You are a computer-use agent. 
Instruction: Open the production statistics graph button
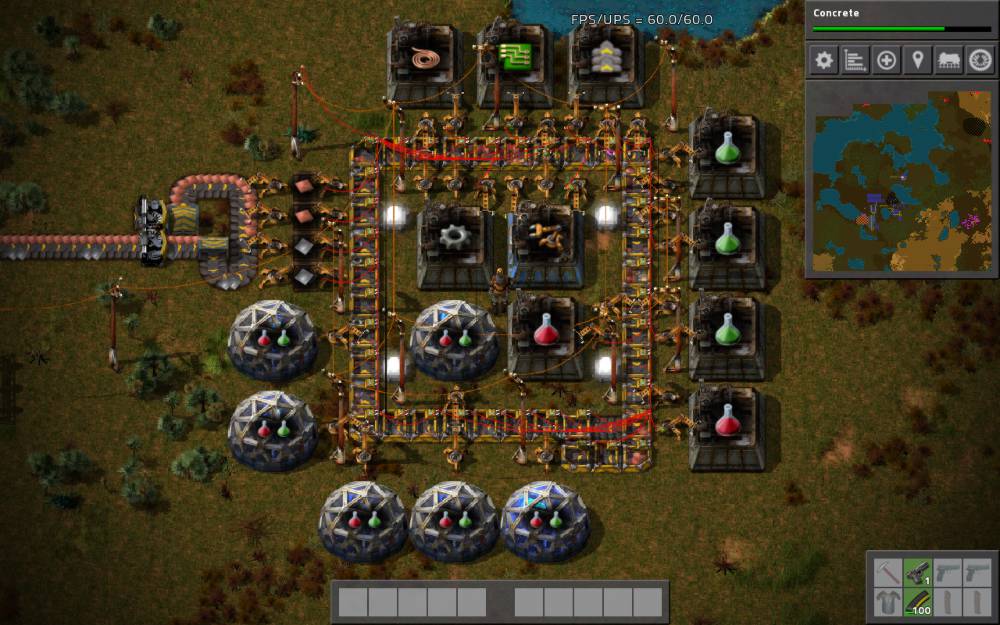pos(855,60)
